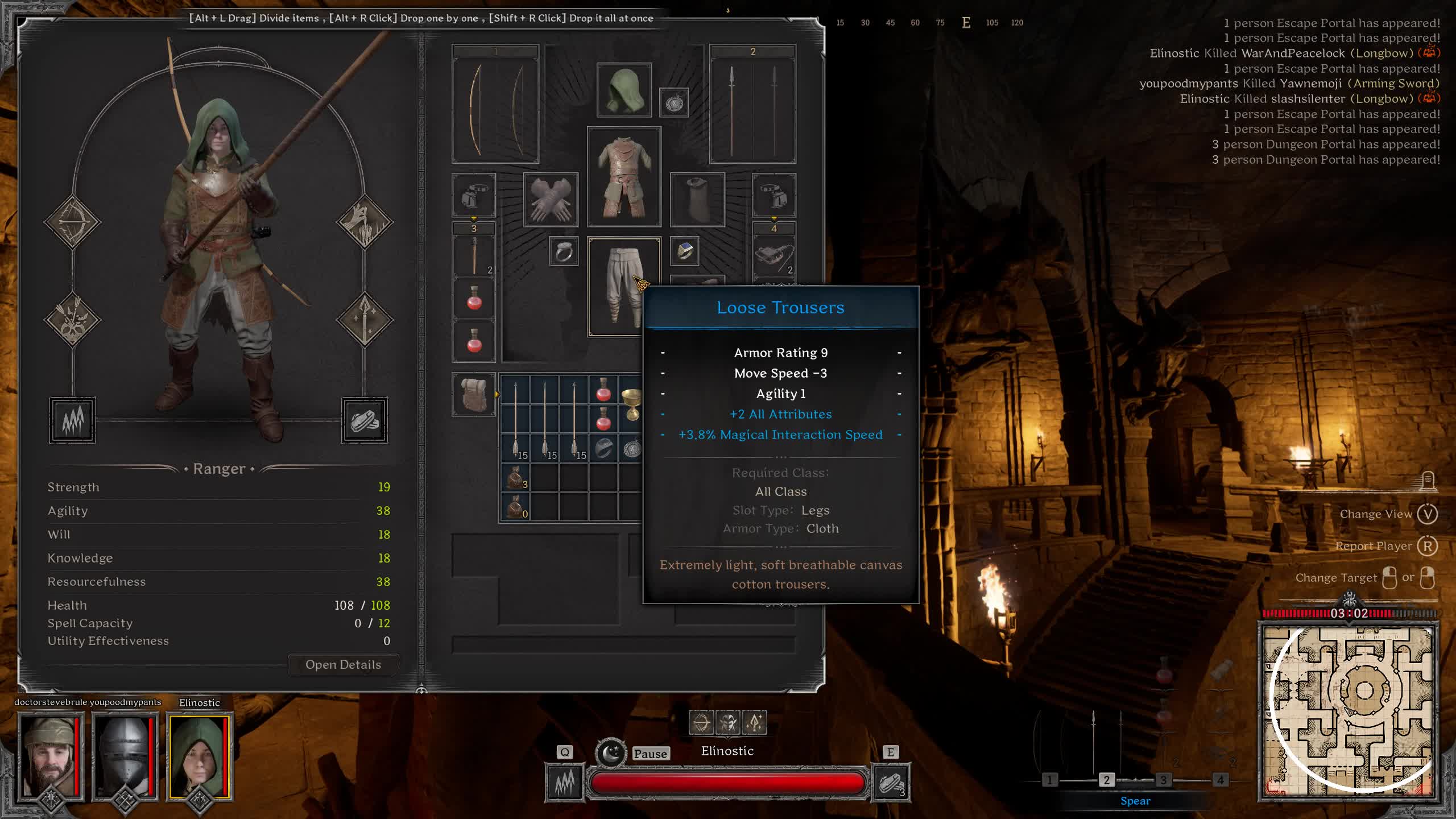
Task: Select the green hood helmet slot
Action: [x=624, y=90]
